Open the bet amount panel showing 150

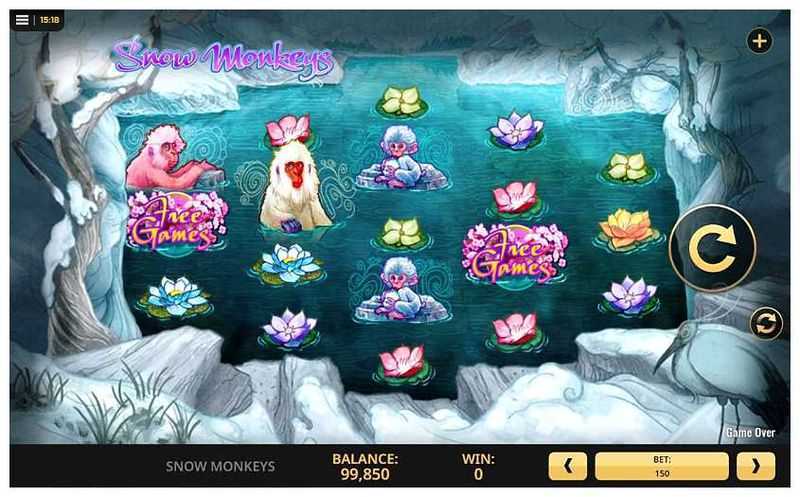click(662, 466)
